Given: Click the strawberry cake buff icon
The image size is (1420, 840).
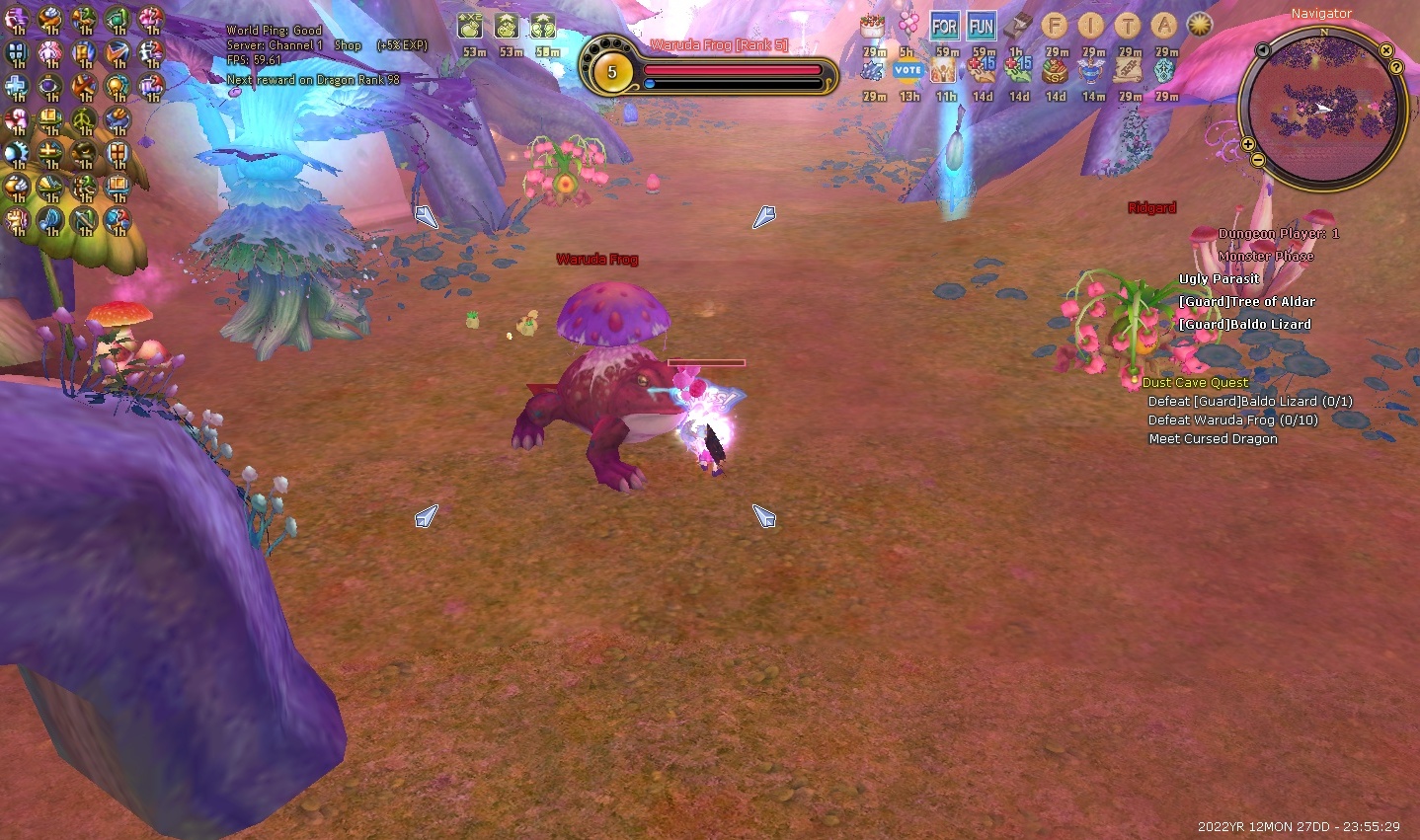Looking at the screenshot, I should tap(872, 27).
